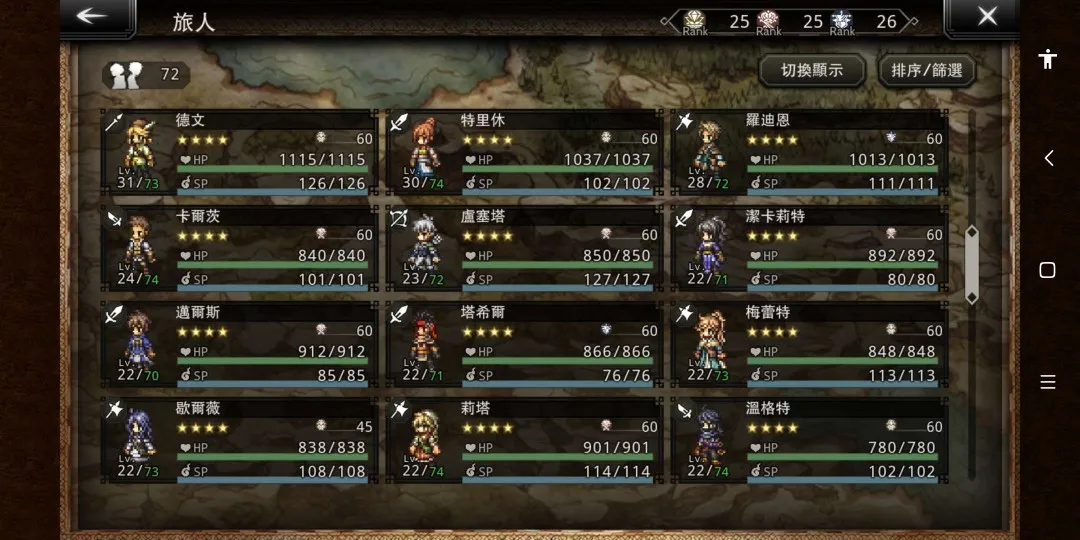Viewport: 1080px width, 540px height.
Task: Select traveler 羅迪恩
Action: (810, 152)
